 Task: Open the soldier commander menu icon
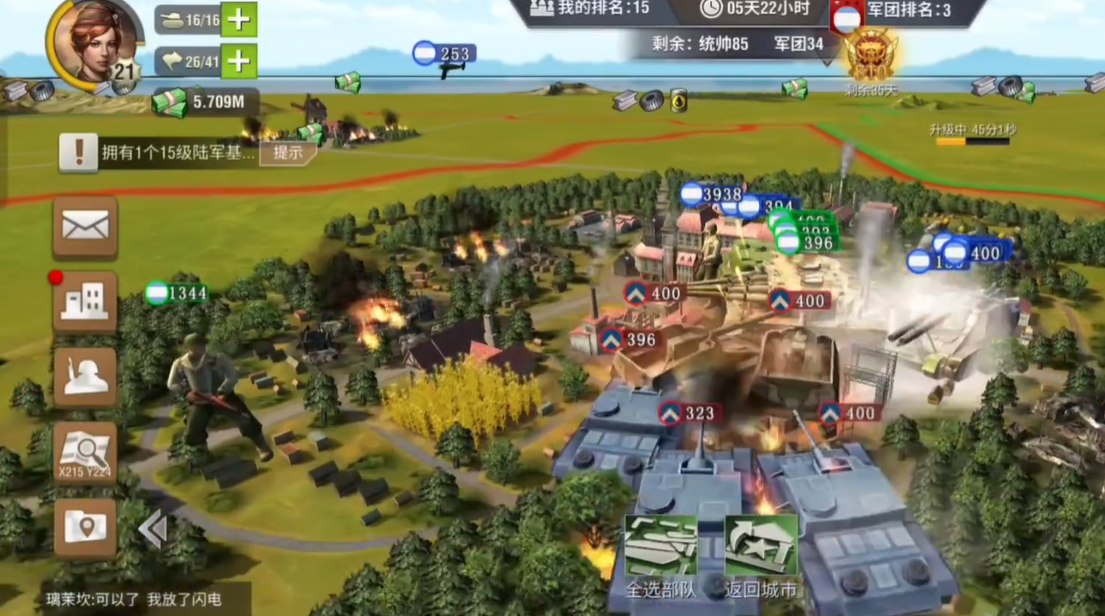[x=85, y=377]
